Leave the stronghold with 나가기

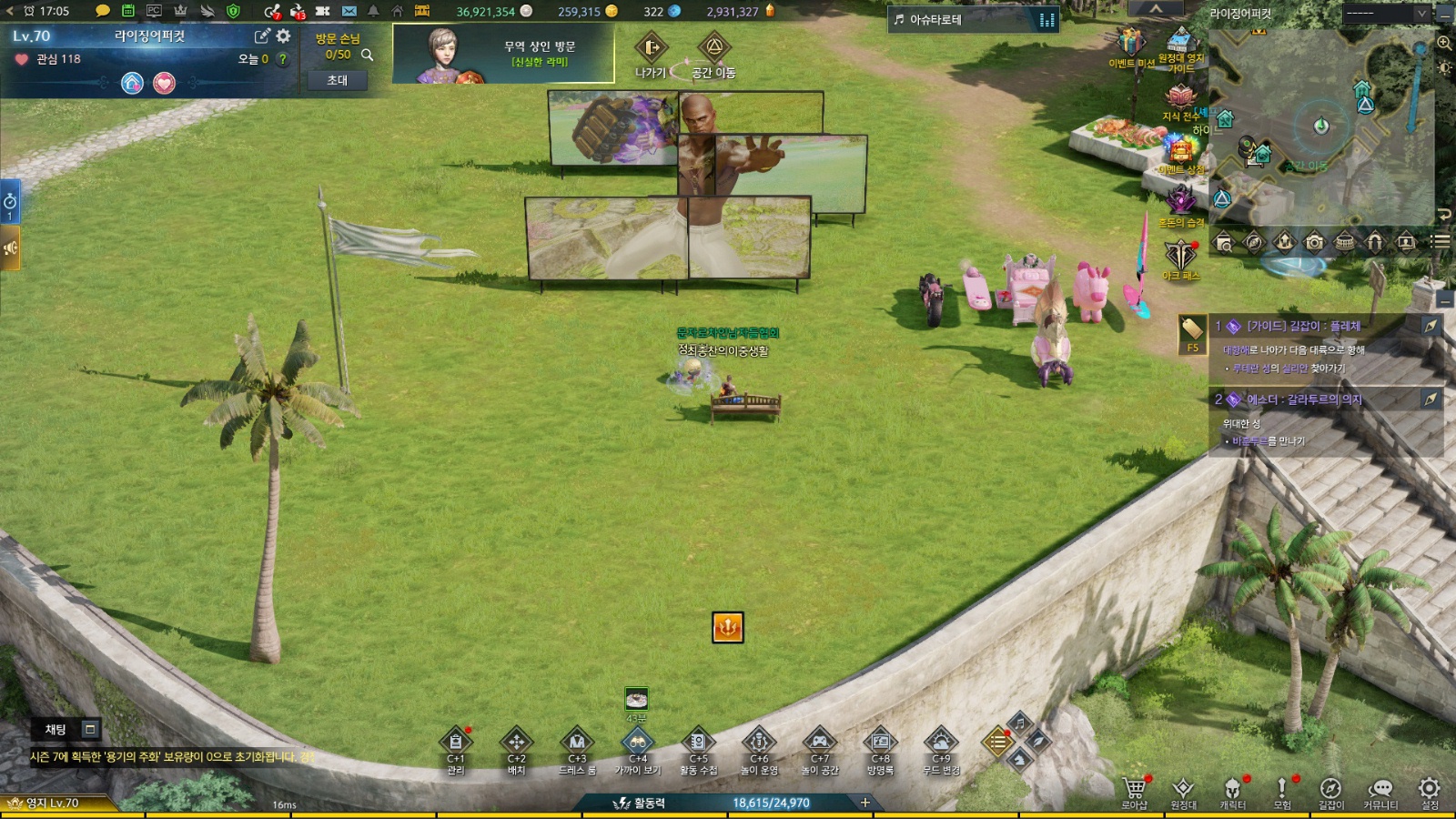tap(651, 48)
